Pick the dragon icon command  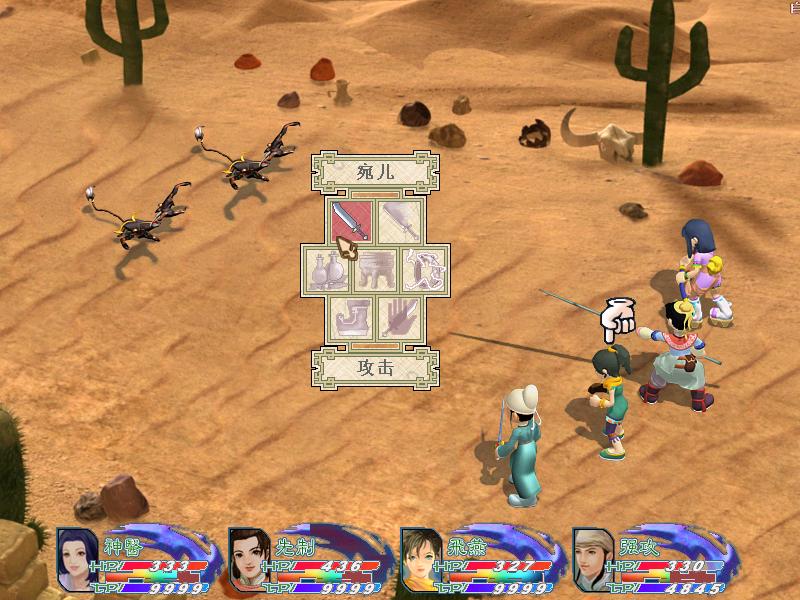425,270
